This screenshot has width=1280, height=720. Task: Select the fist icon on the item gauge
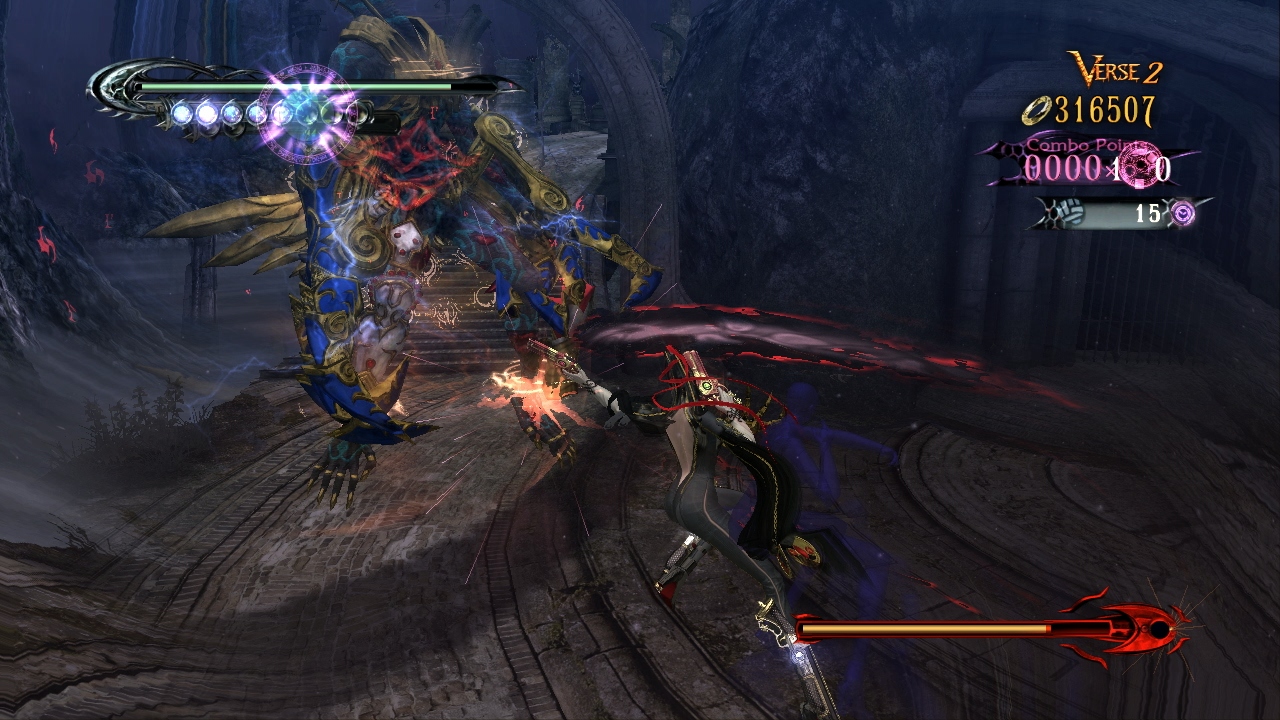coord(1070,213)
